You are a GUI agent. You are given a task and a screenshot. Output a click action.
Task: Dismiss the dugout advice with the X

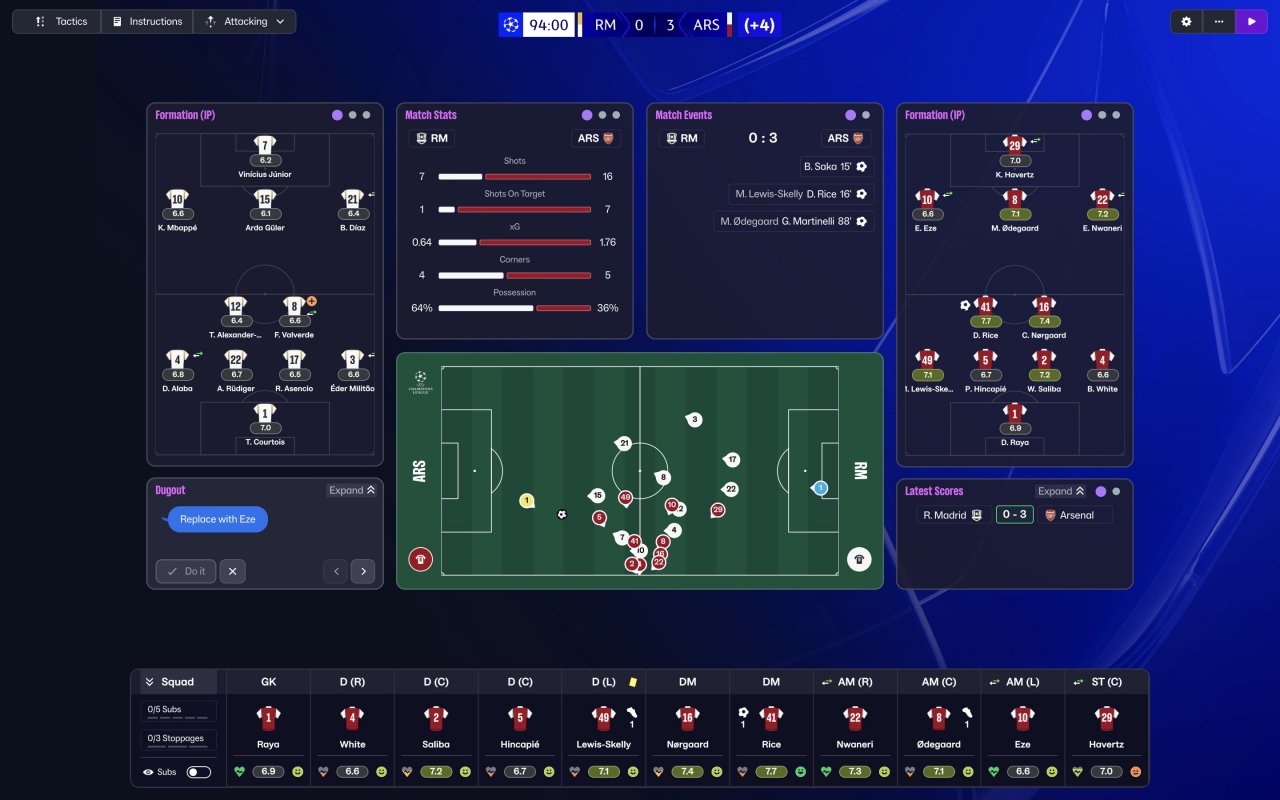[232, 571]
